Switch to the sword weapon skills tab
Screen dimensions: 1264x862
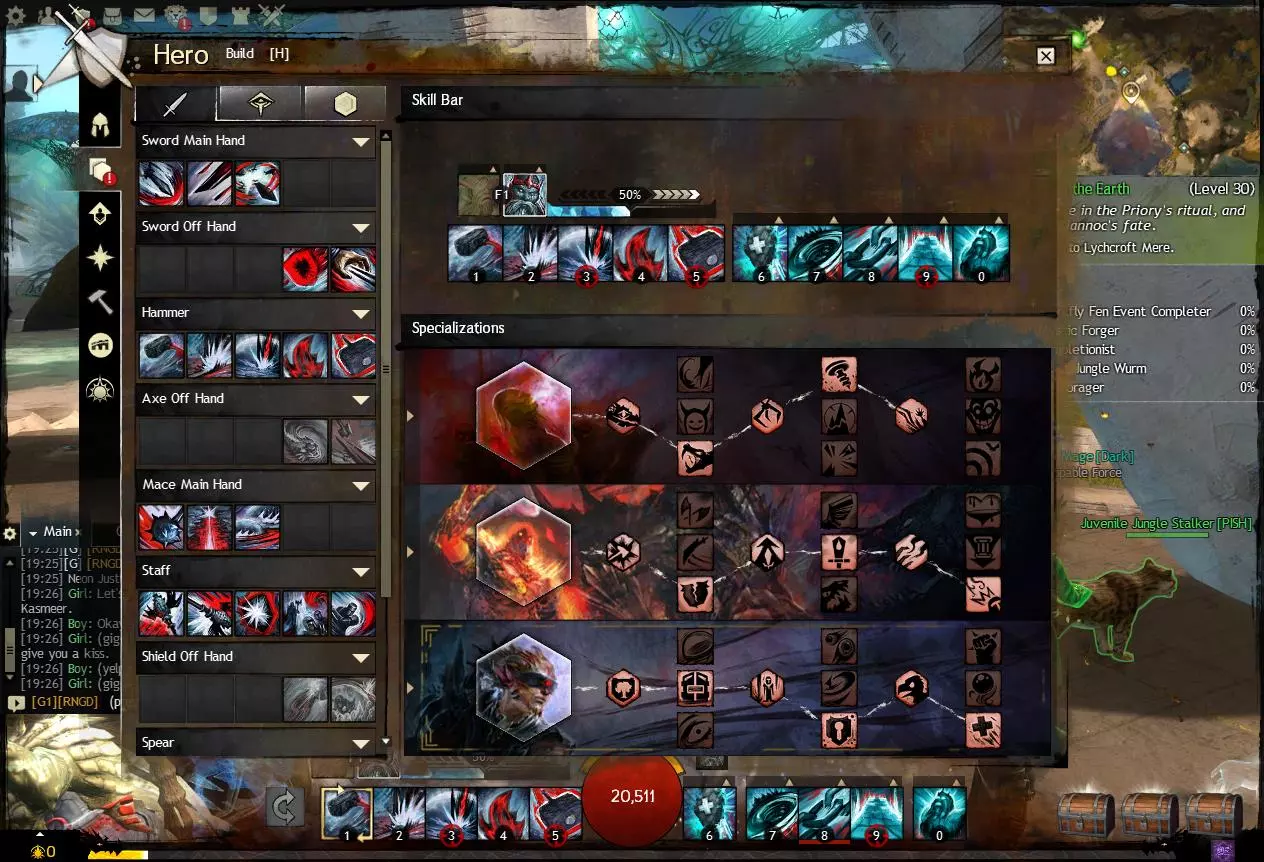[176, 104]
